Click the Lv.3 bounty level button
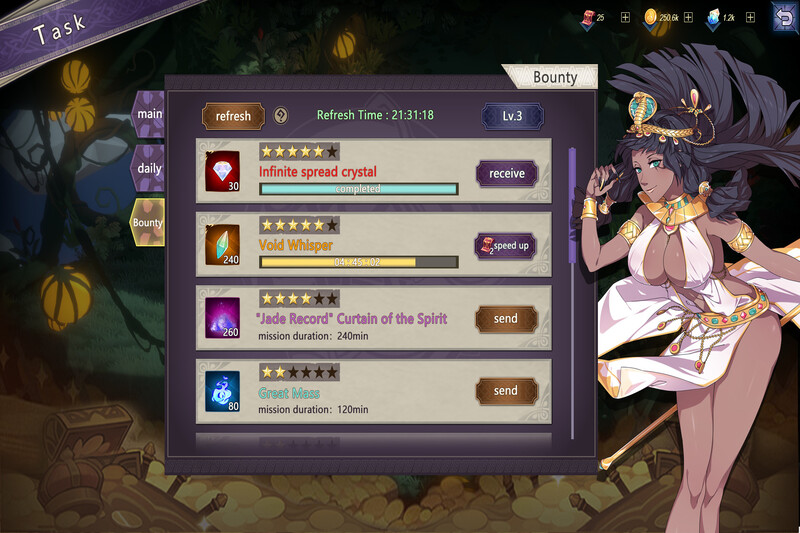Screen dimensions: 800x533 (513, 116)
